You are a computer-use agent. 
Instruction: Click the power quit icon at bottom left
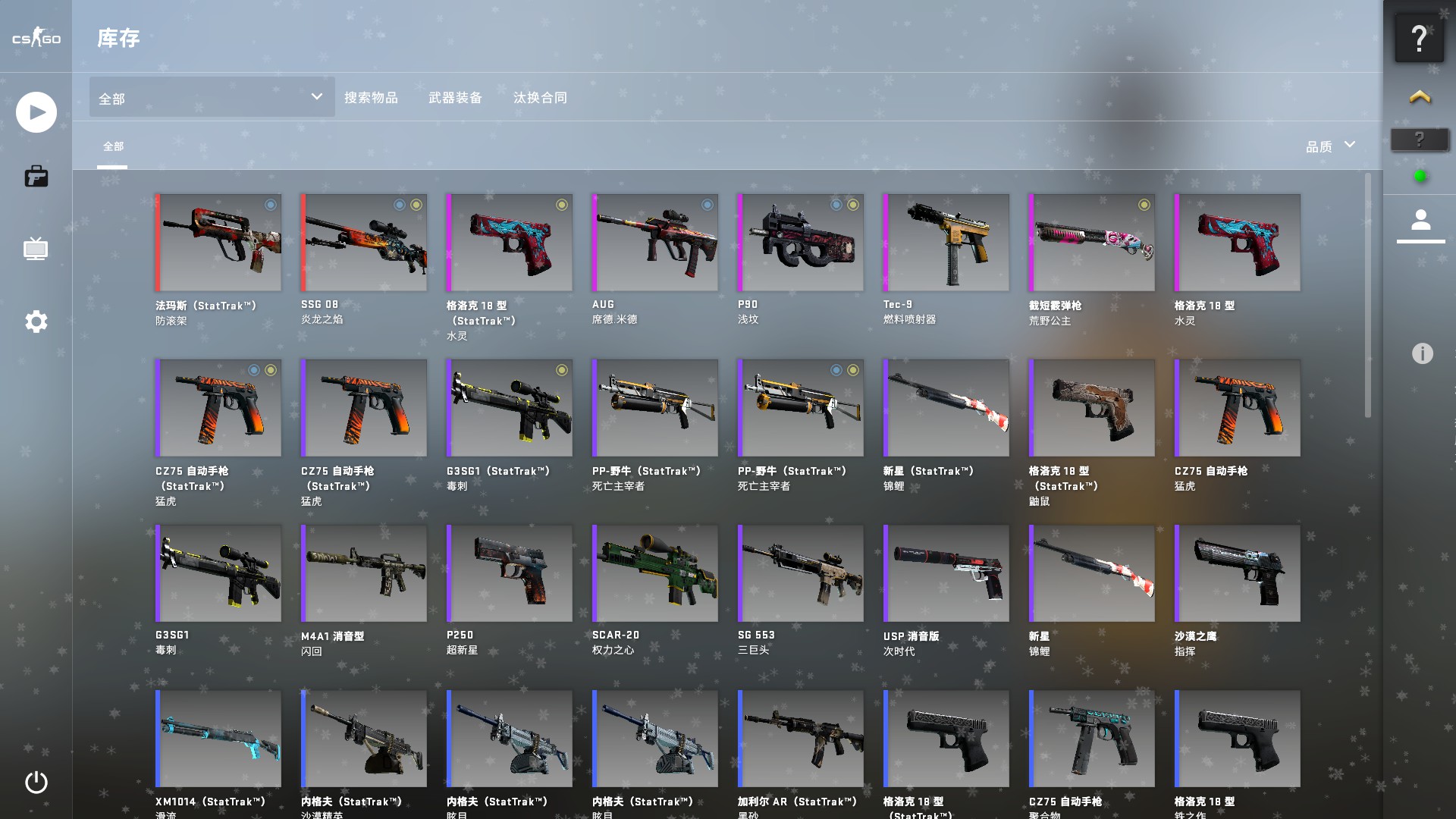[36, 783]
